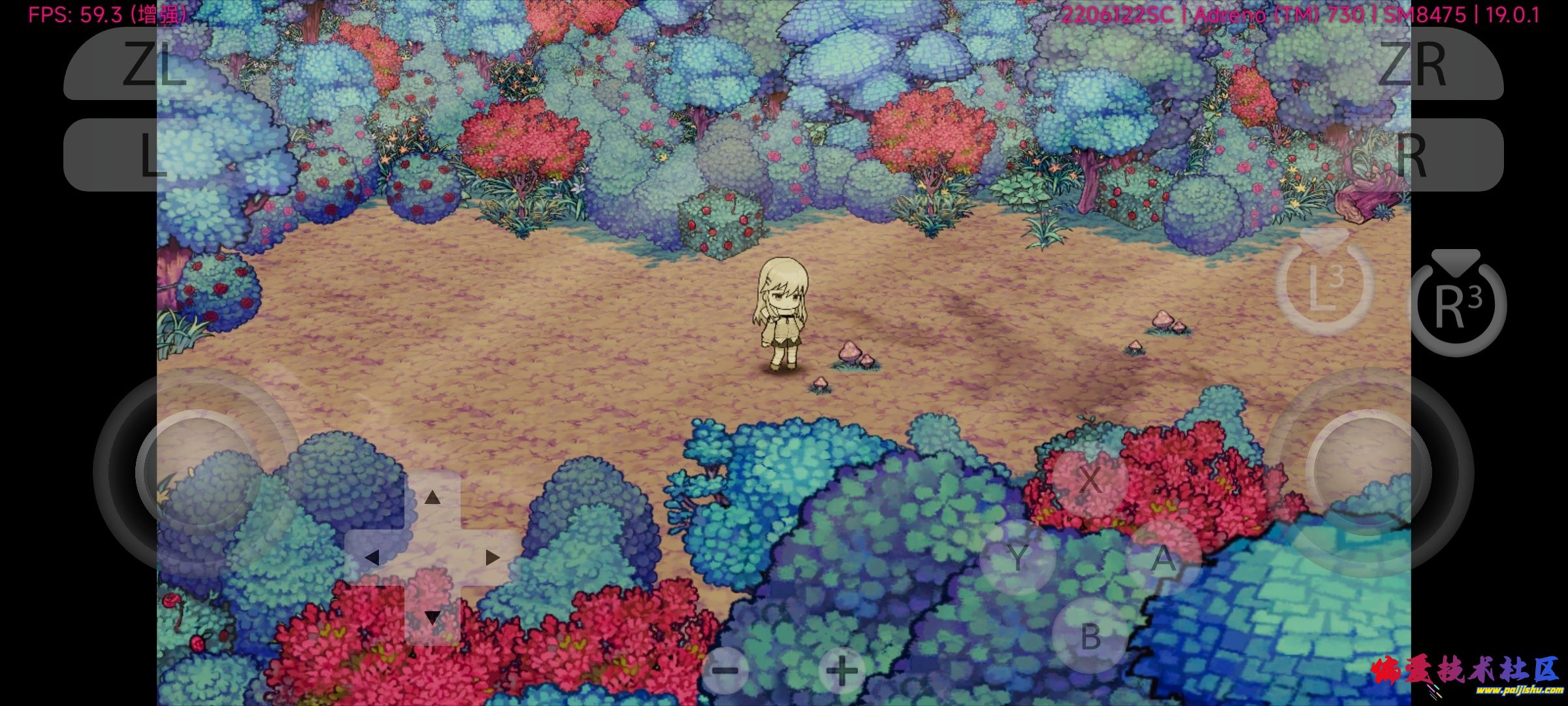Tap the virtual A button
1568x706 pixels.
[x=1163, y=558]
